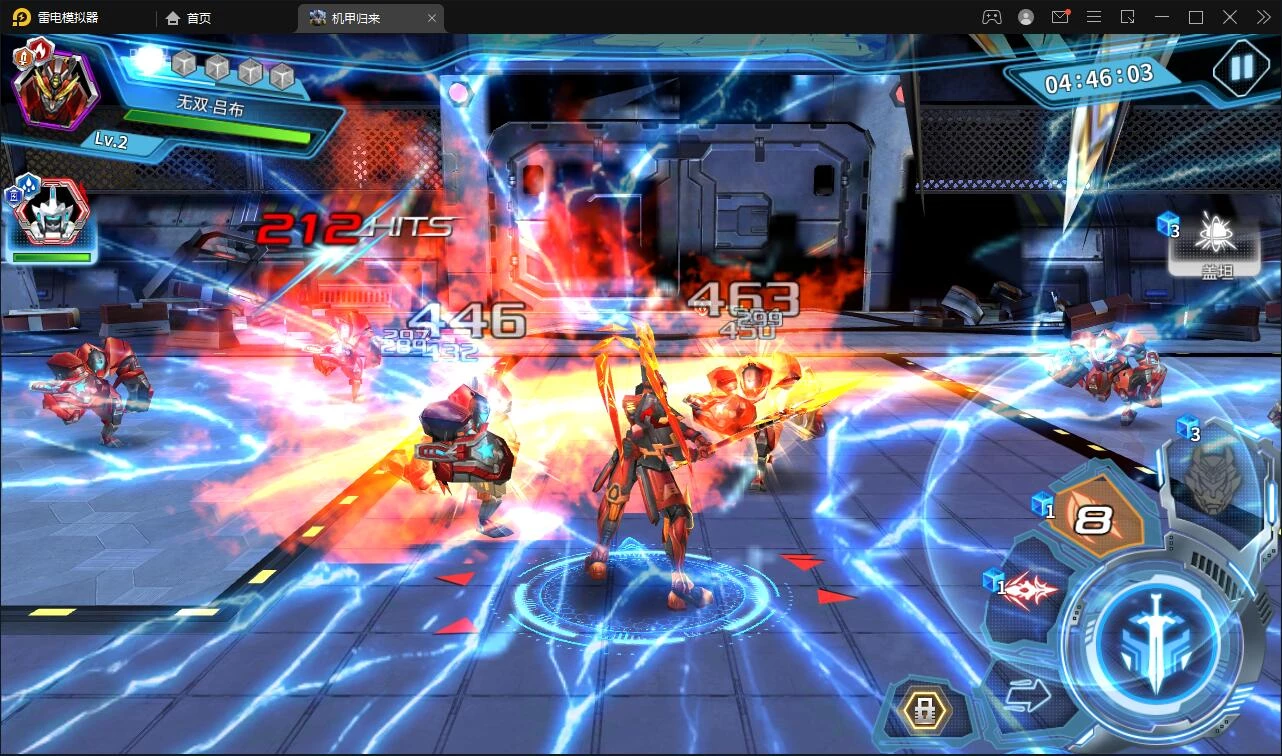Image resolution: width=1282 pixels, height=756 pixels.
Task: Toggle the target lock button
Action: pyautogui.click(x=924, y=711)
